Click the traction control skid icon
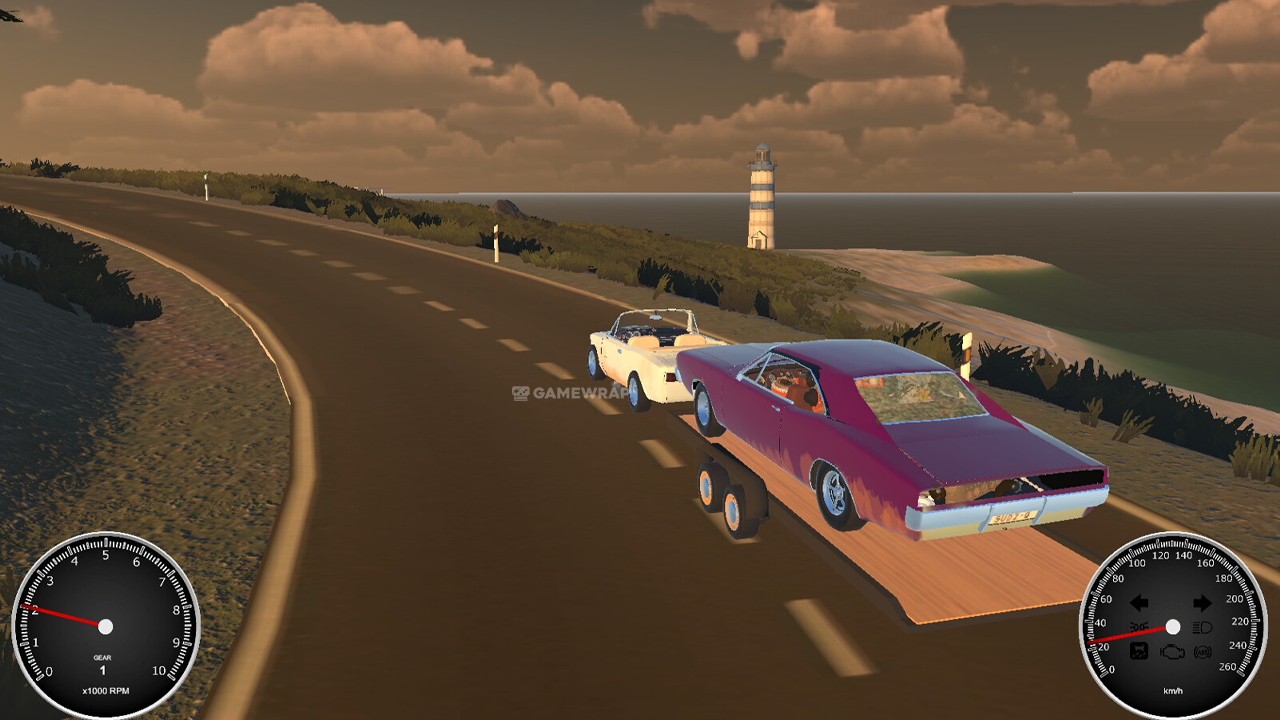The image size is (1280, 720). tap(1139, 652)
